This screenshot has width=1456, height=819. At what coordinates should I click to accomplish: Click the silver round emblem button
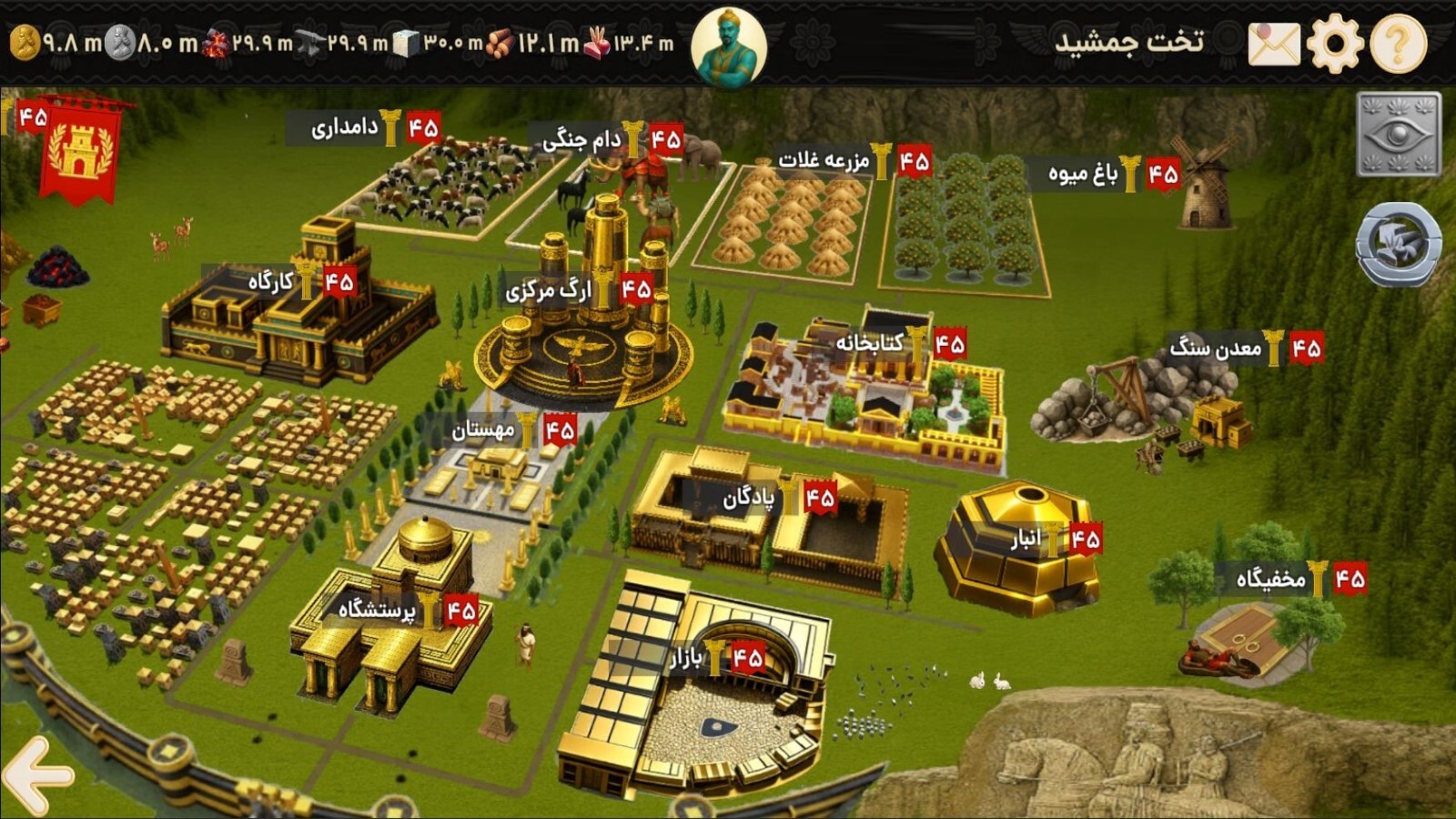[1399, 244]
